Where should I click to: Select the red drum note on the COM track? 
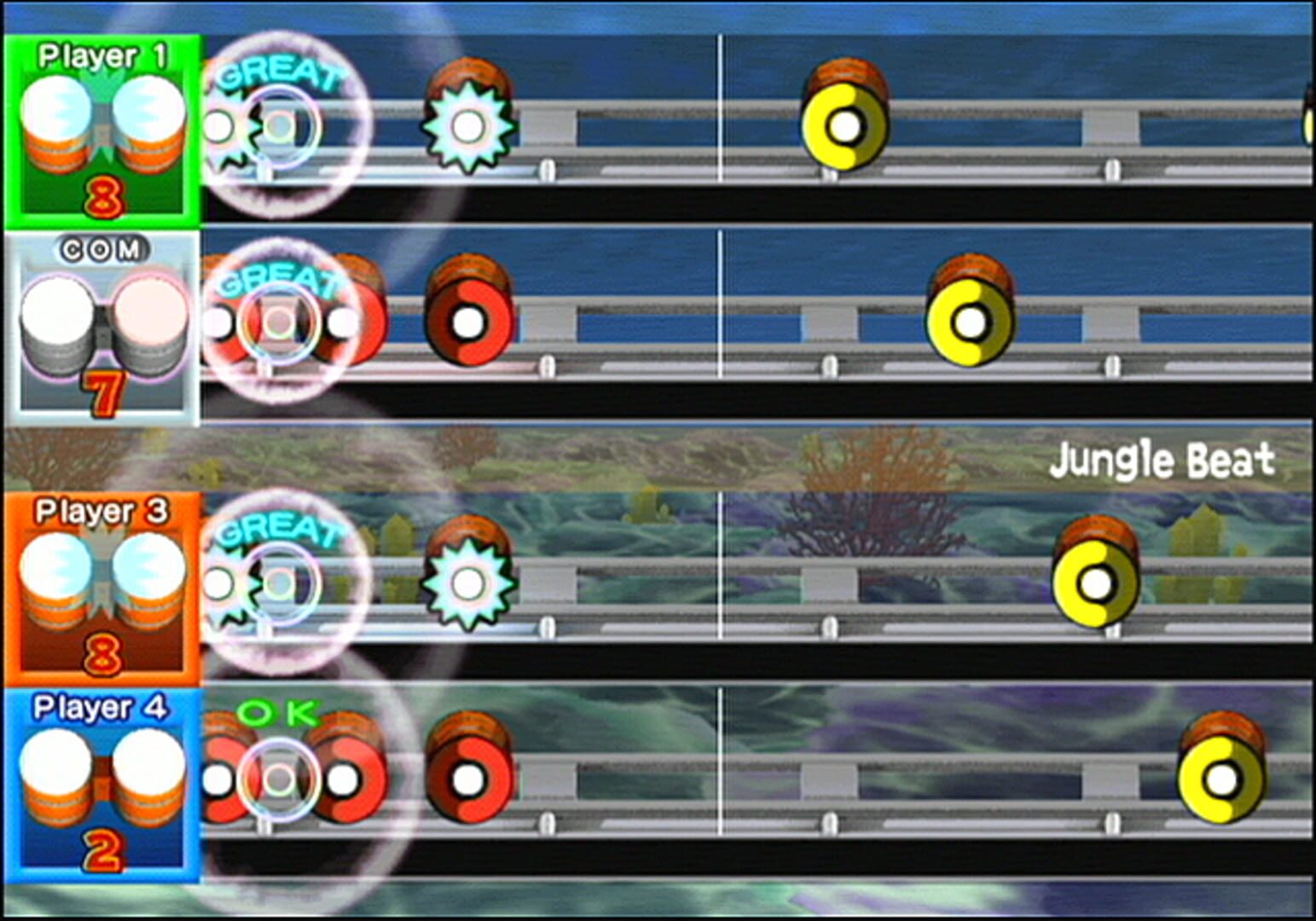click(x=467, y=322)
